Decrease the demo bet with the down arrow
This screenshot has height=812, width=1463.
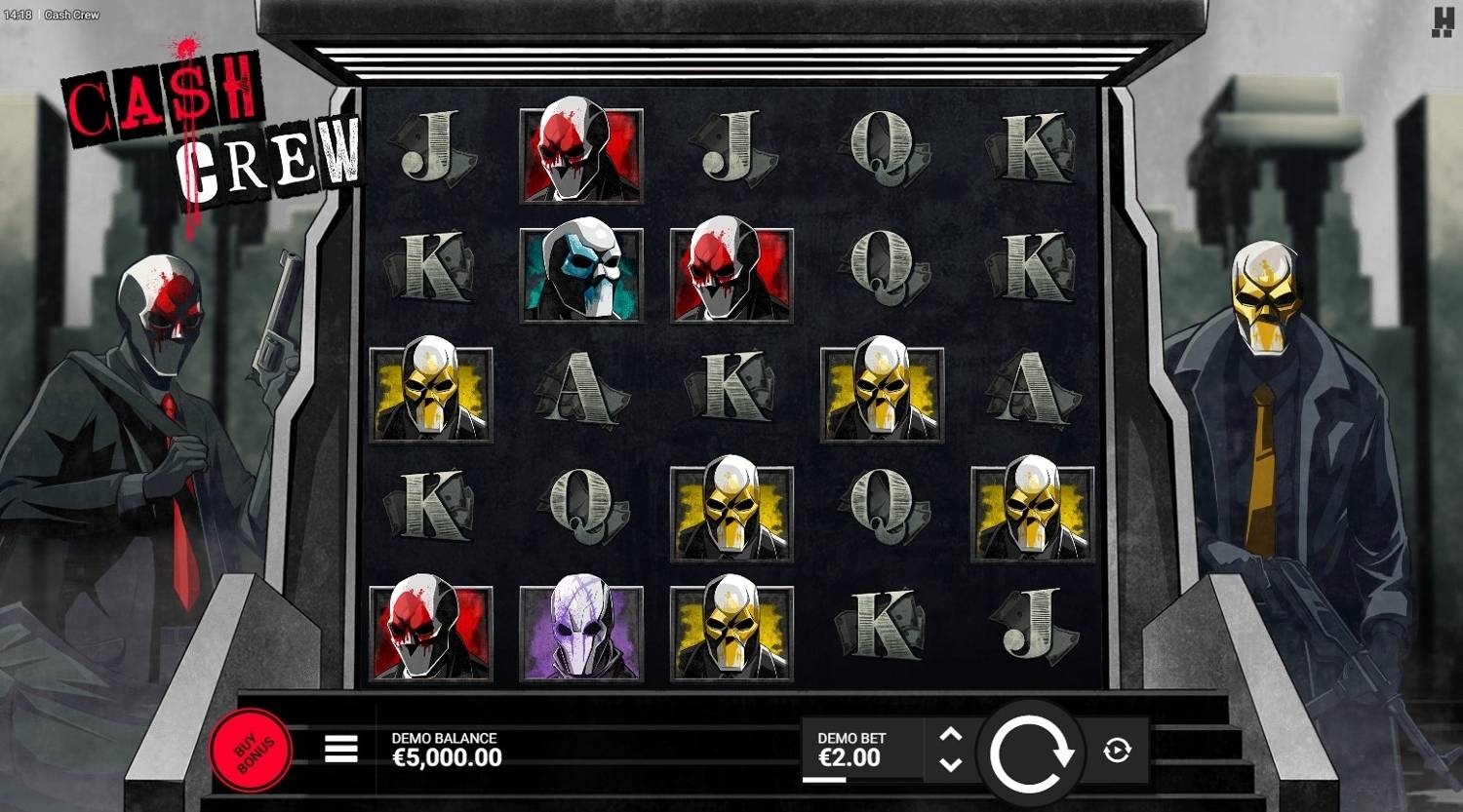click(951, 765)
